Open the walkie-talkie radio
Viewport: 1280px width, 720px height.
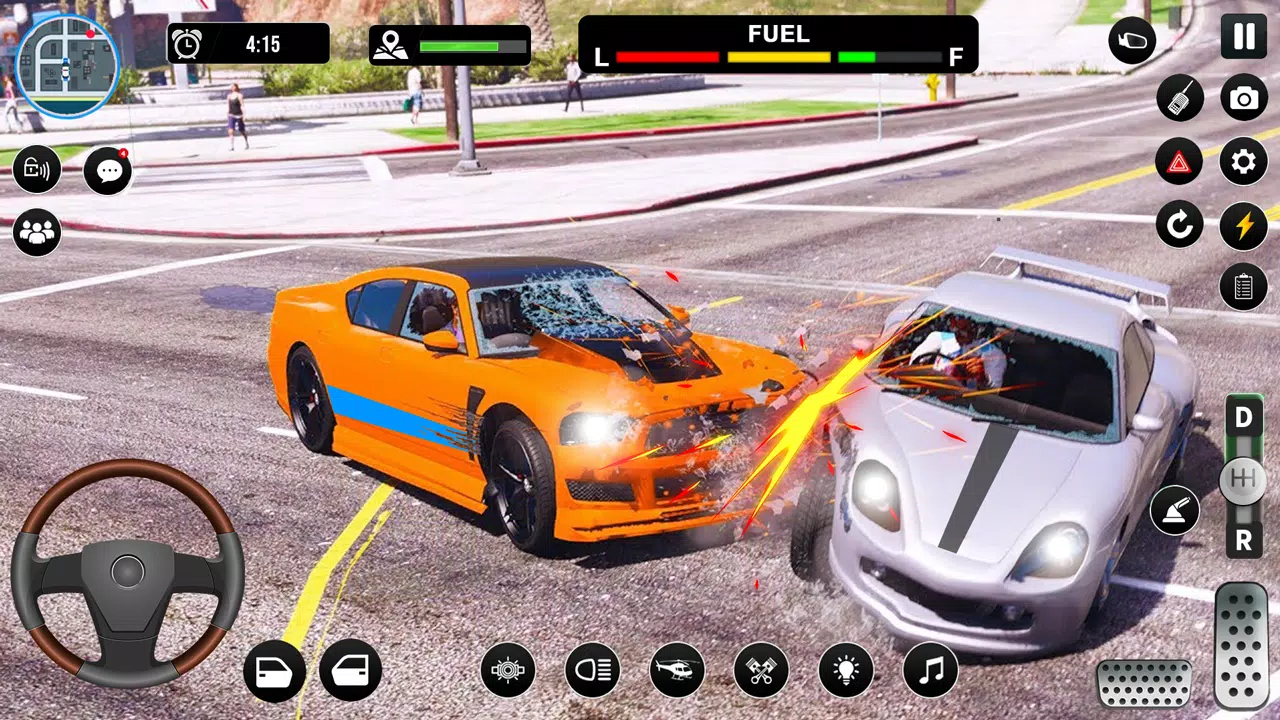(1180, 98)
